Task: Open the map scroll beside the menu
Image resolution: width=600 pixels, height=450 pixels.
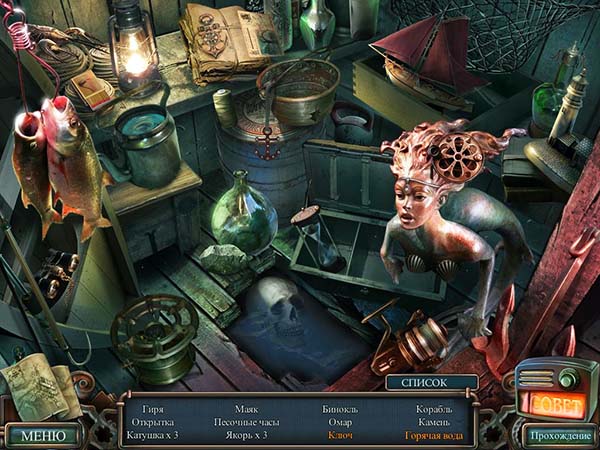Action: 40,388
